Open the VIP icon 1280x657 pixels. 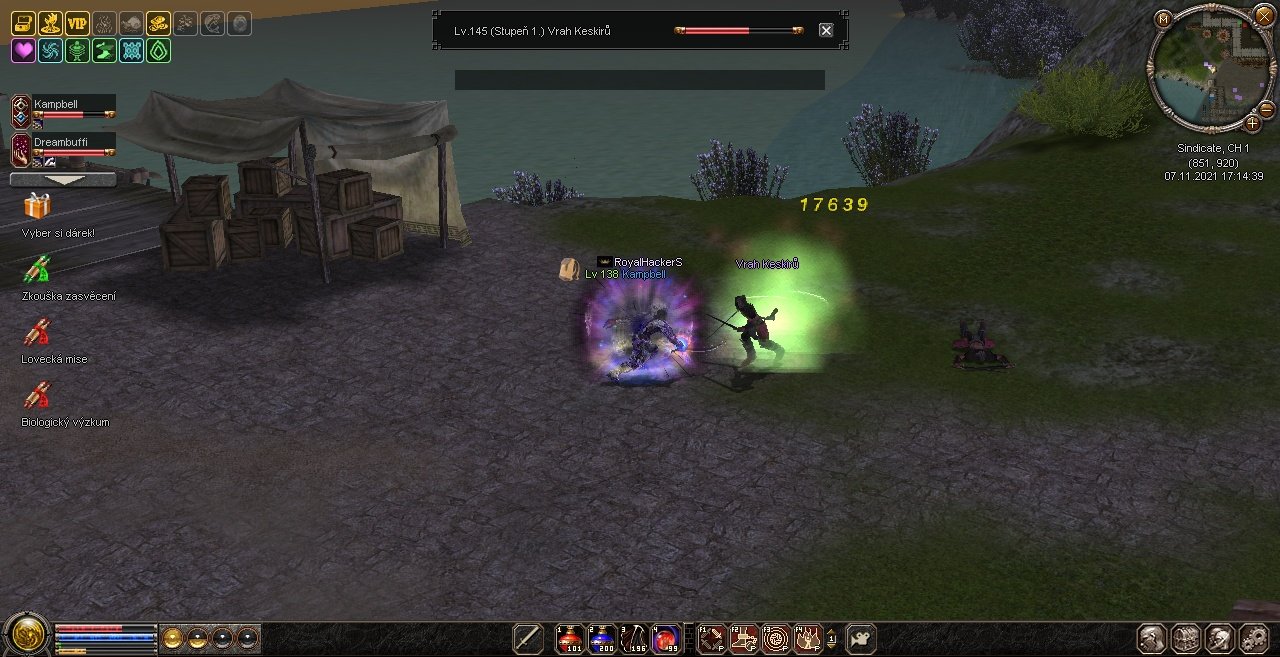(x=77, y=24)
